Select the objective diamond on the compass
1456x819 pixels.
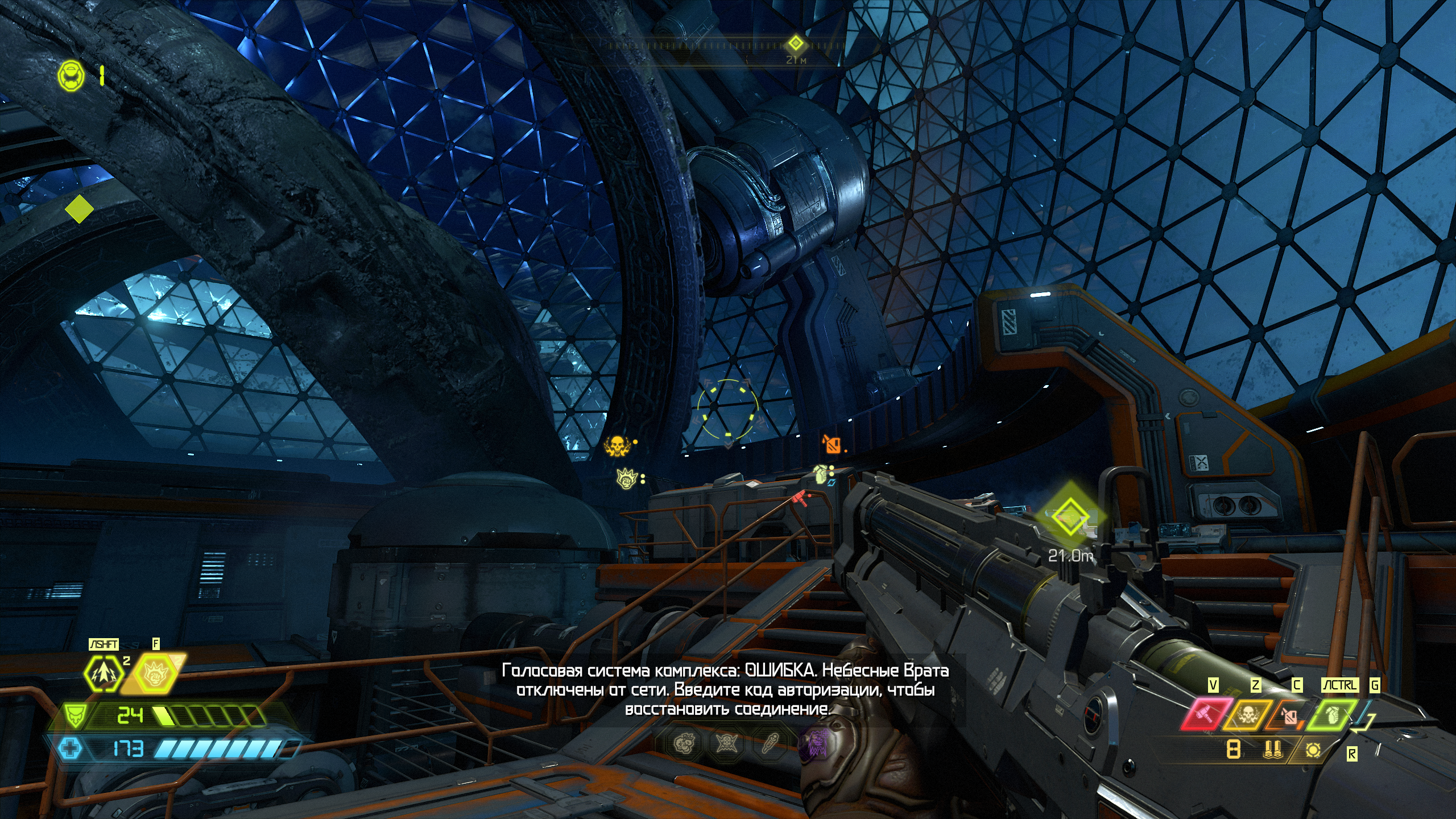[x=796, y=43]
